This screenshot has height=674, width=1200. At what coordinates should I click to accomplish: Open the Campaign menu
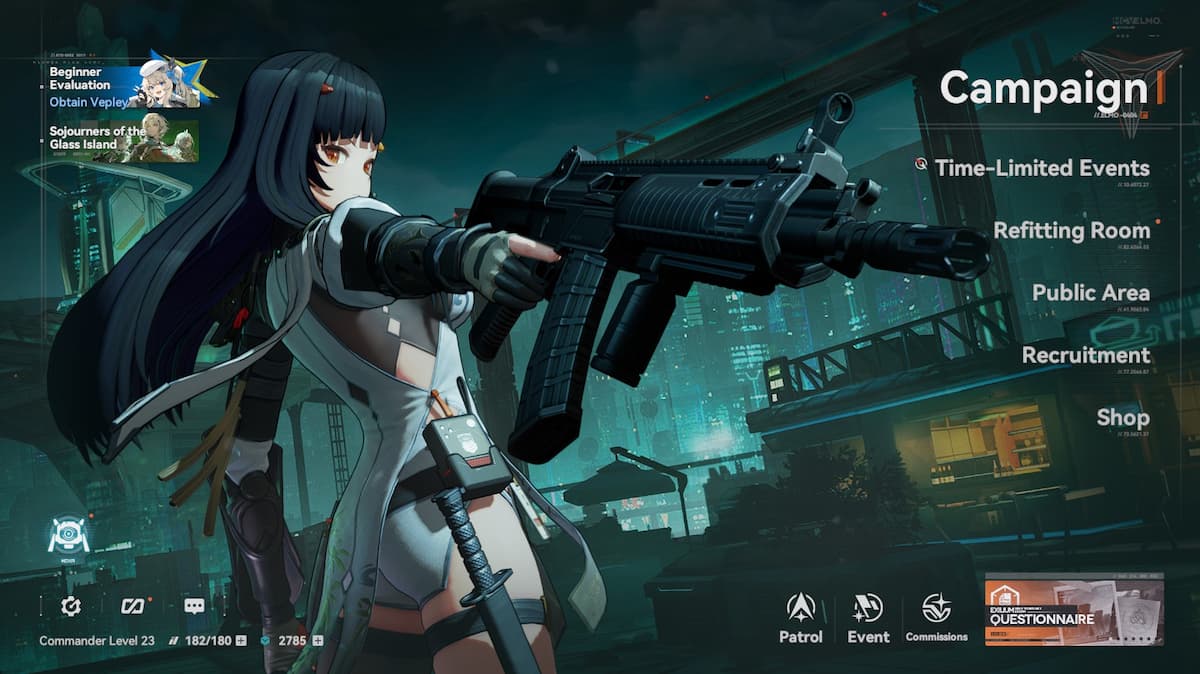[1043, 88]
